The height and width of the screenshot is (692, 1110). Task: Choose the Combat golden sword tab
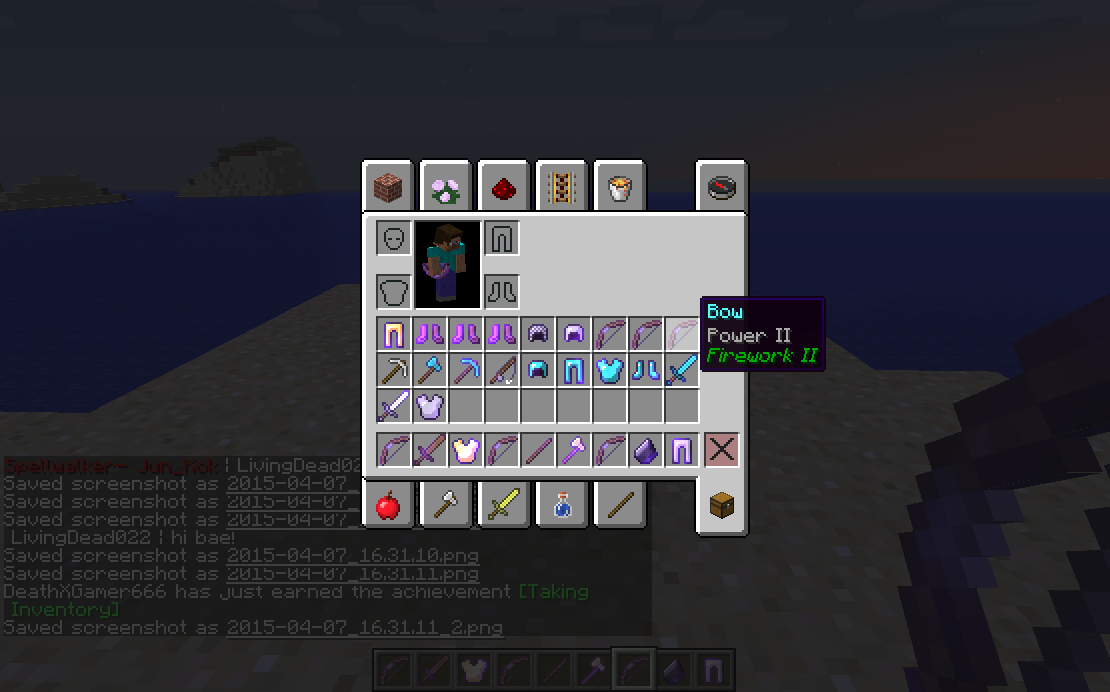[x=503, y=506]
